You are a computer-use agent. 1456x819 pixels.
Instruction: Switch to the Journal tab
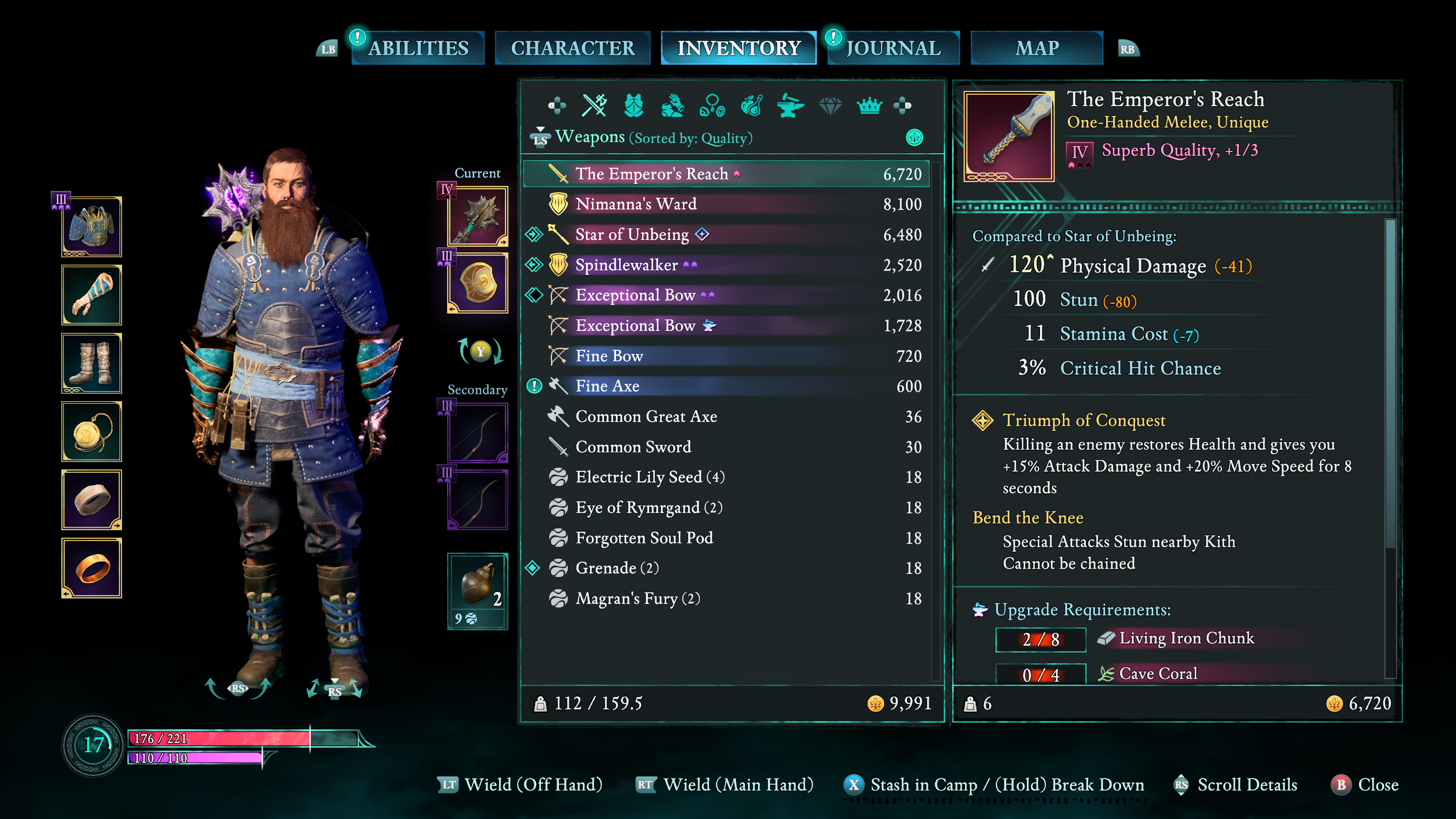[893, 48]
